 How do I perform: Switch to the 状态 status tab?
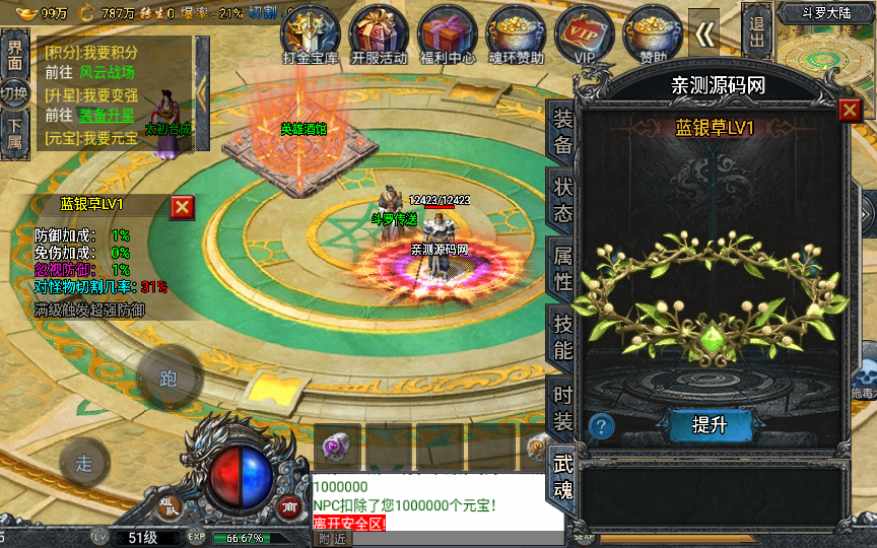[x=563, y=200]
